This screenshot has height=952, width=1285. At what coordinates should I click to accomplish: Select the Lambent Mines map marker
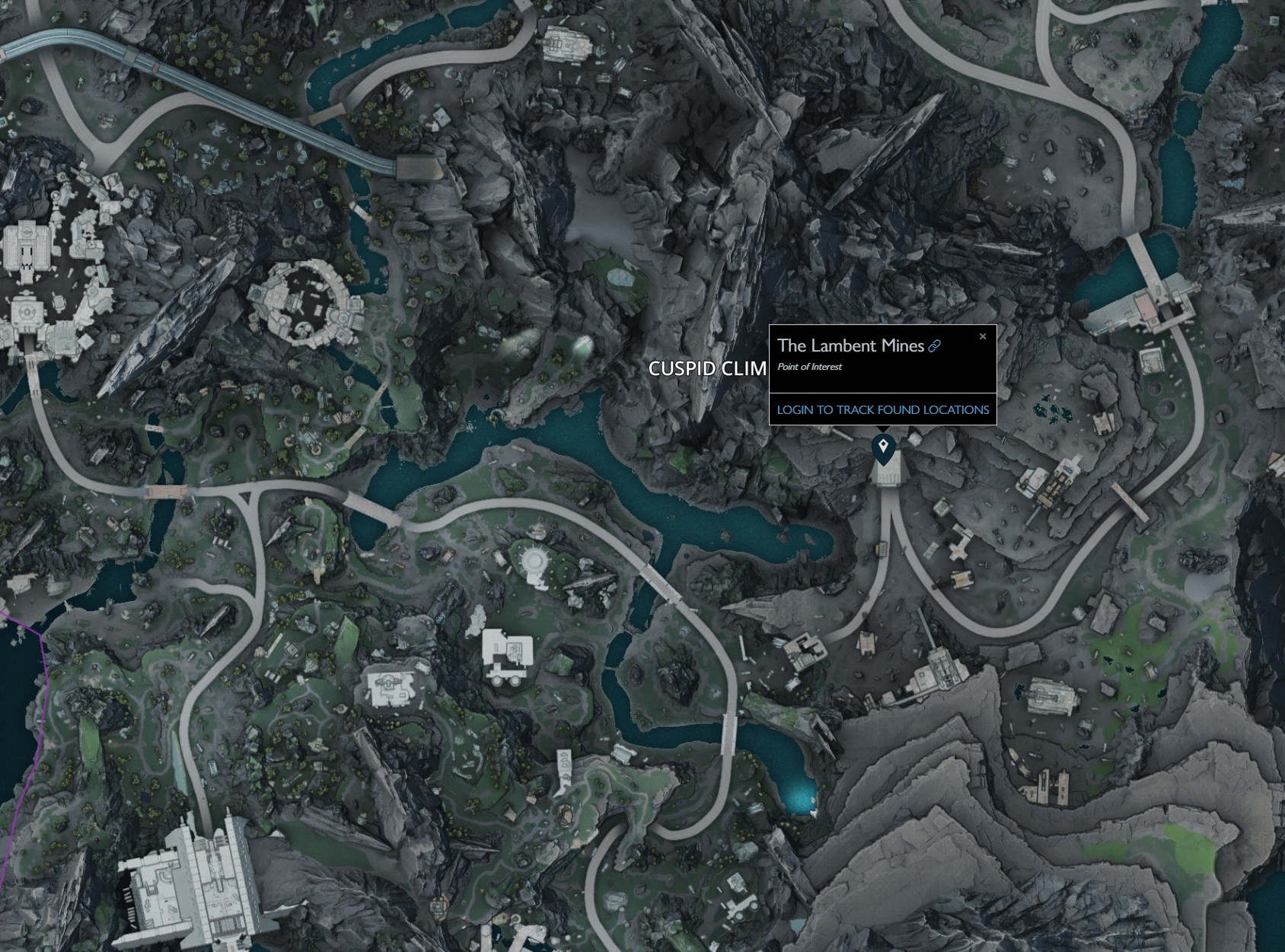883,447
